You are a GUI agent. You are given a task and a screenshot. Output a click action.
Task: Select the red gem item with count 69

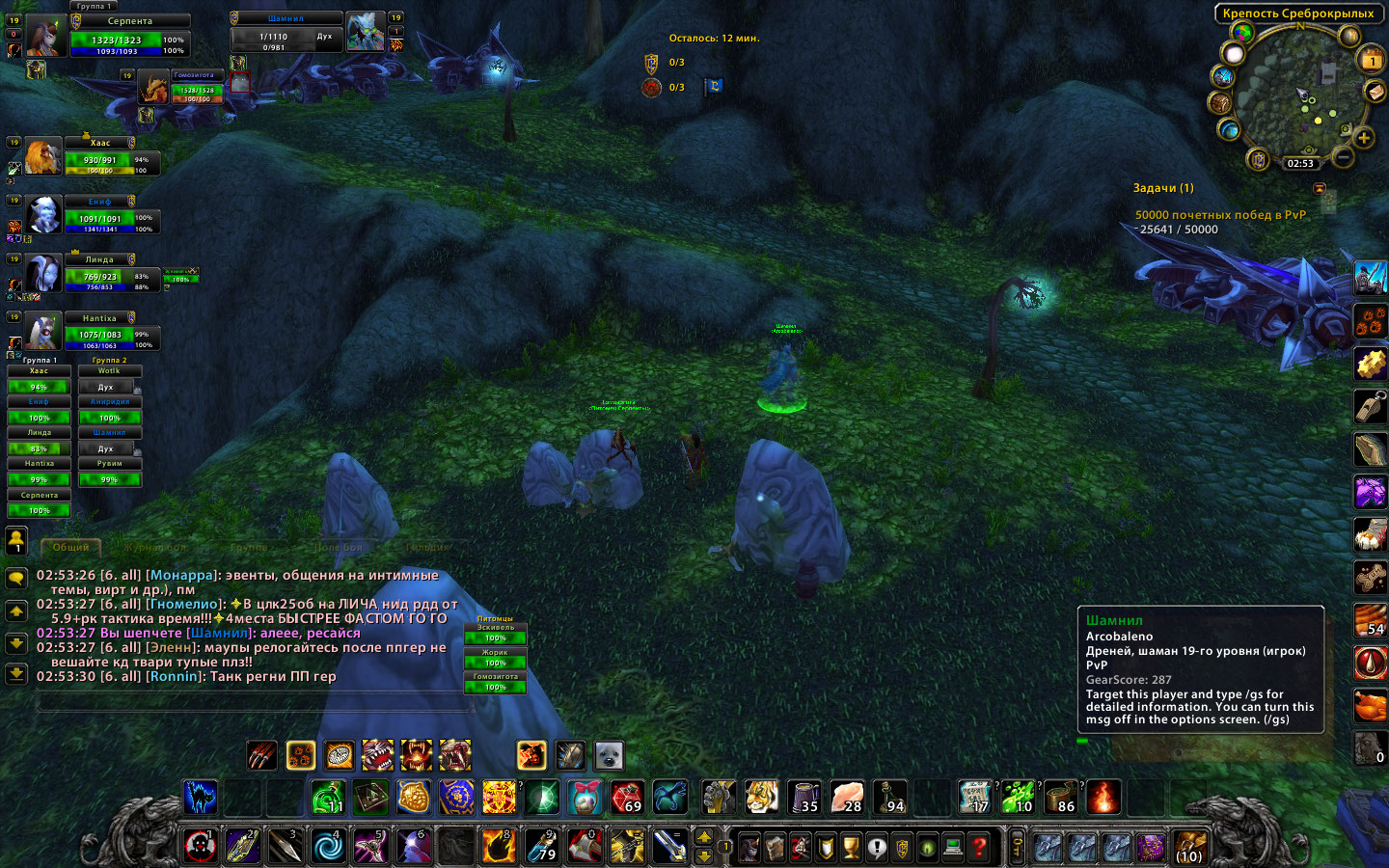[627, 798]
